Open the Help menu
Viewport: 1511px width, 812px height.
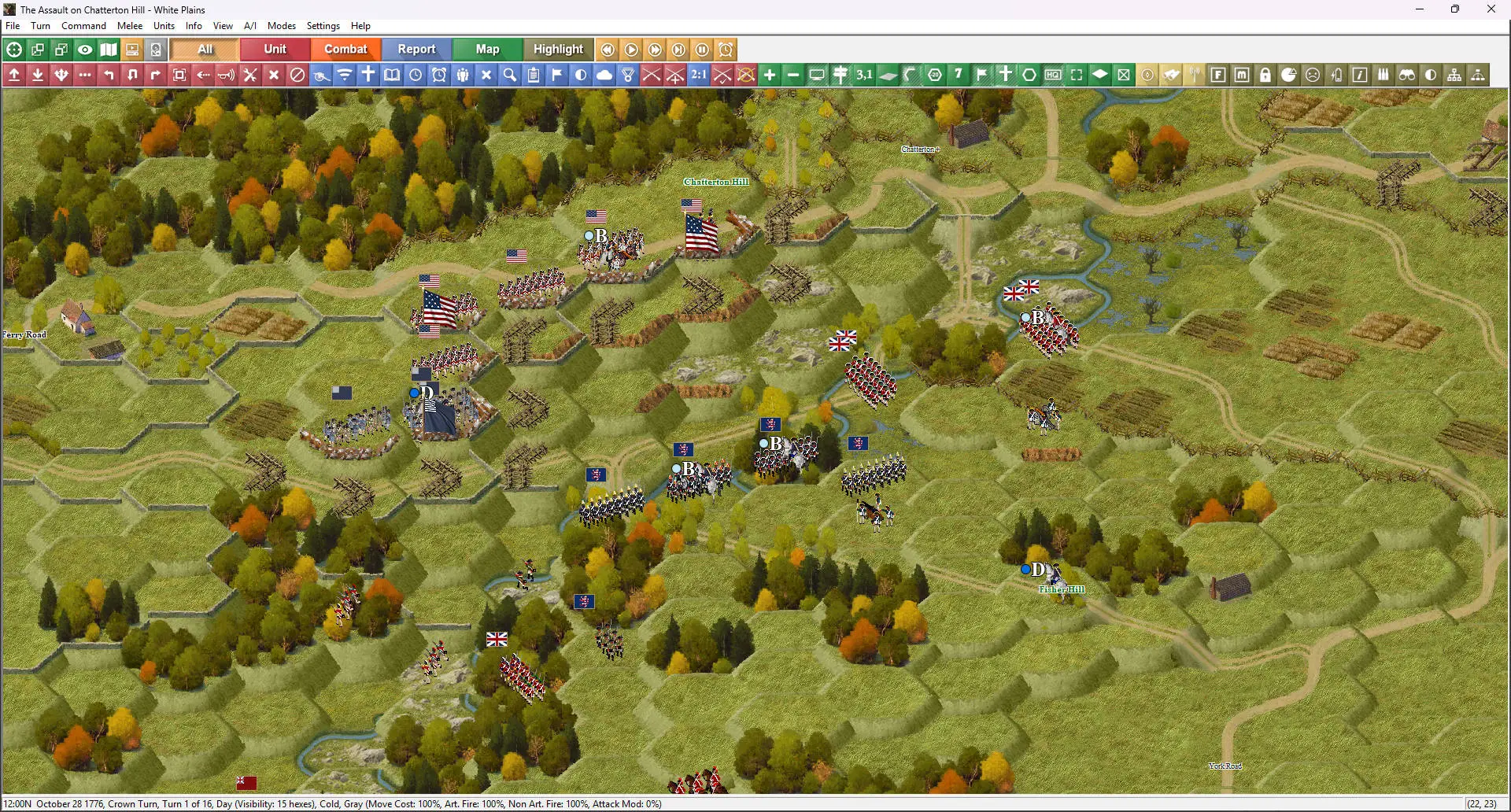click(360, 26)
